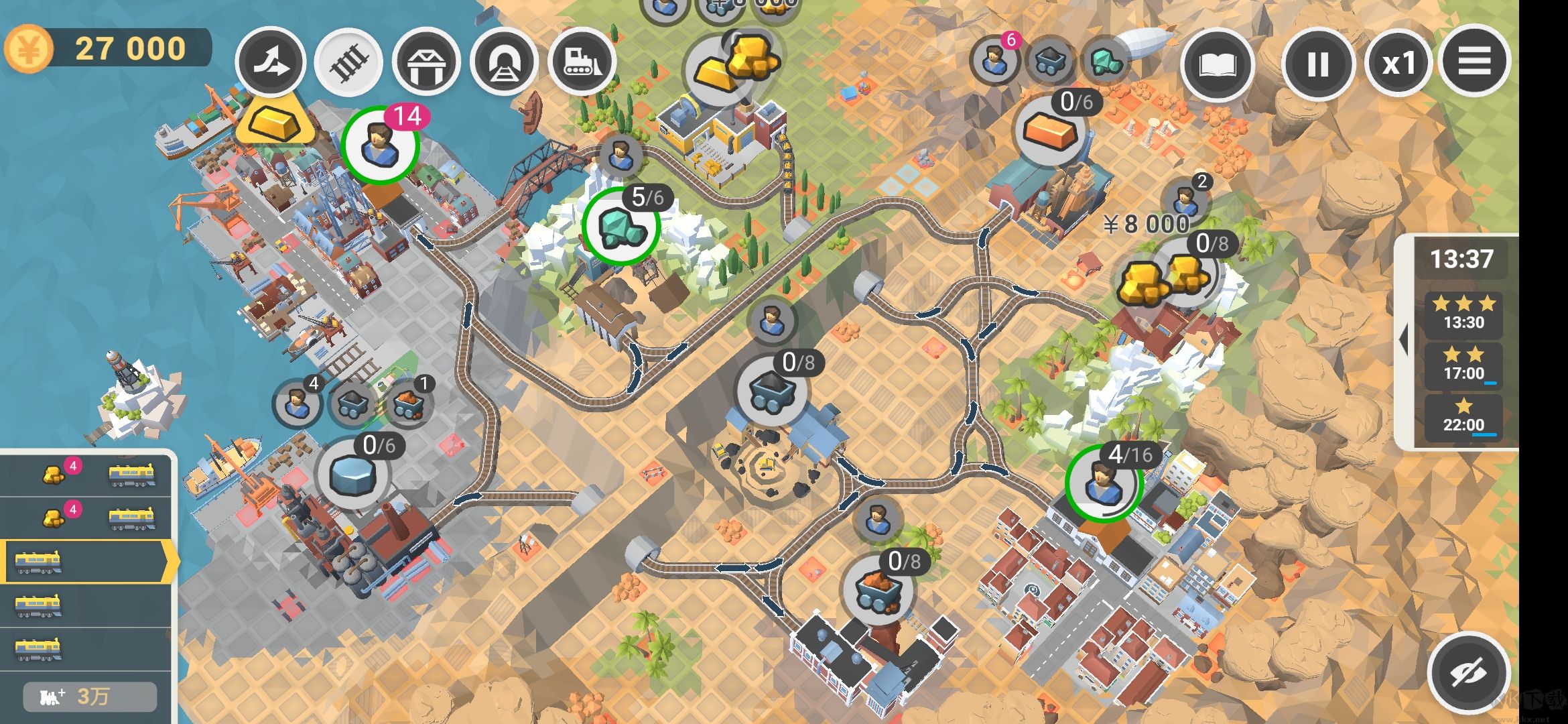1568x724 pixels.
Task: Select the junction switch tool
Action: [x=273, y=62]
